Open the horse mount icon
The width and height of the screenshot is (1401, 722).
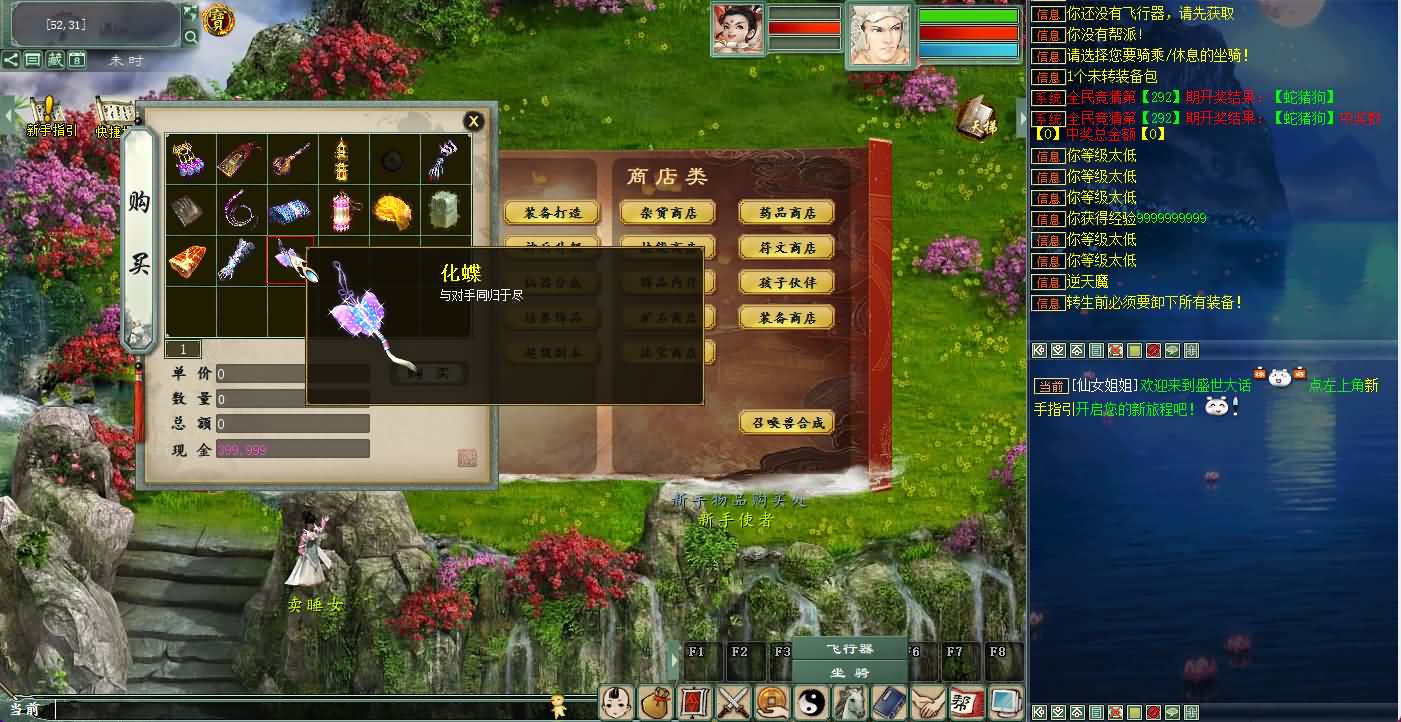tap(852, 703)
